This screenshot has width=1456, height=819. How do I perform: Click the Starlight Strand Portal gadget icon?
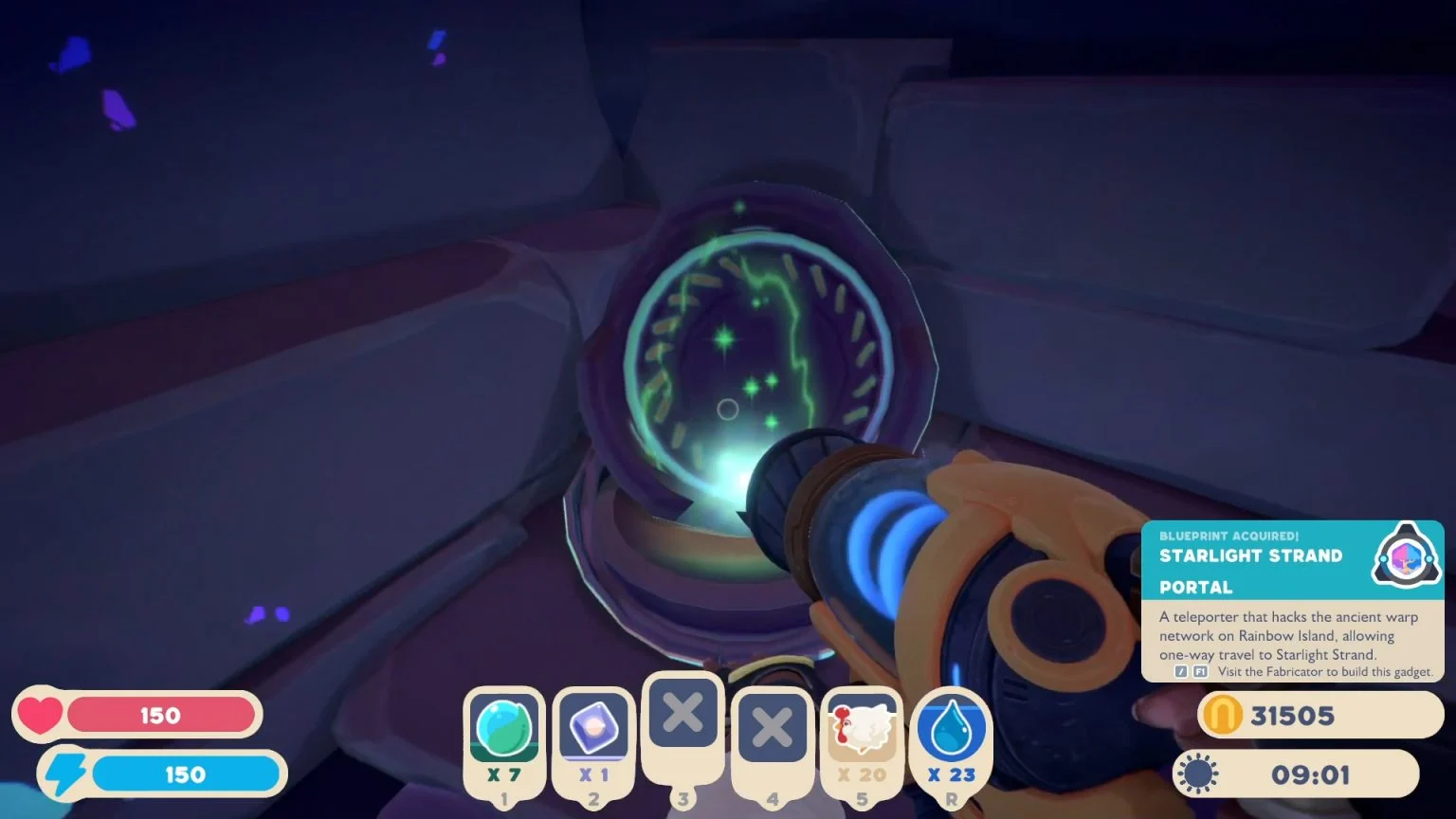tap(1405, 557)
